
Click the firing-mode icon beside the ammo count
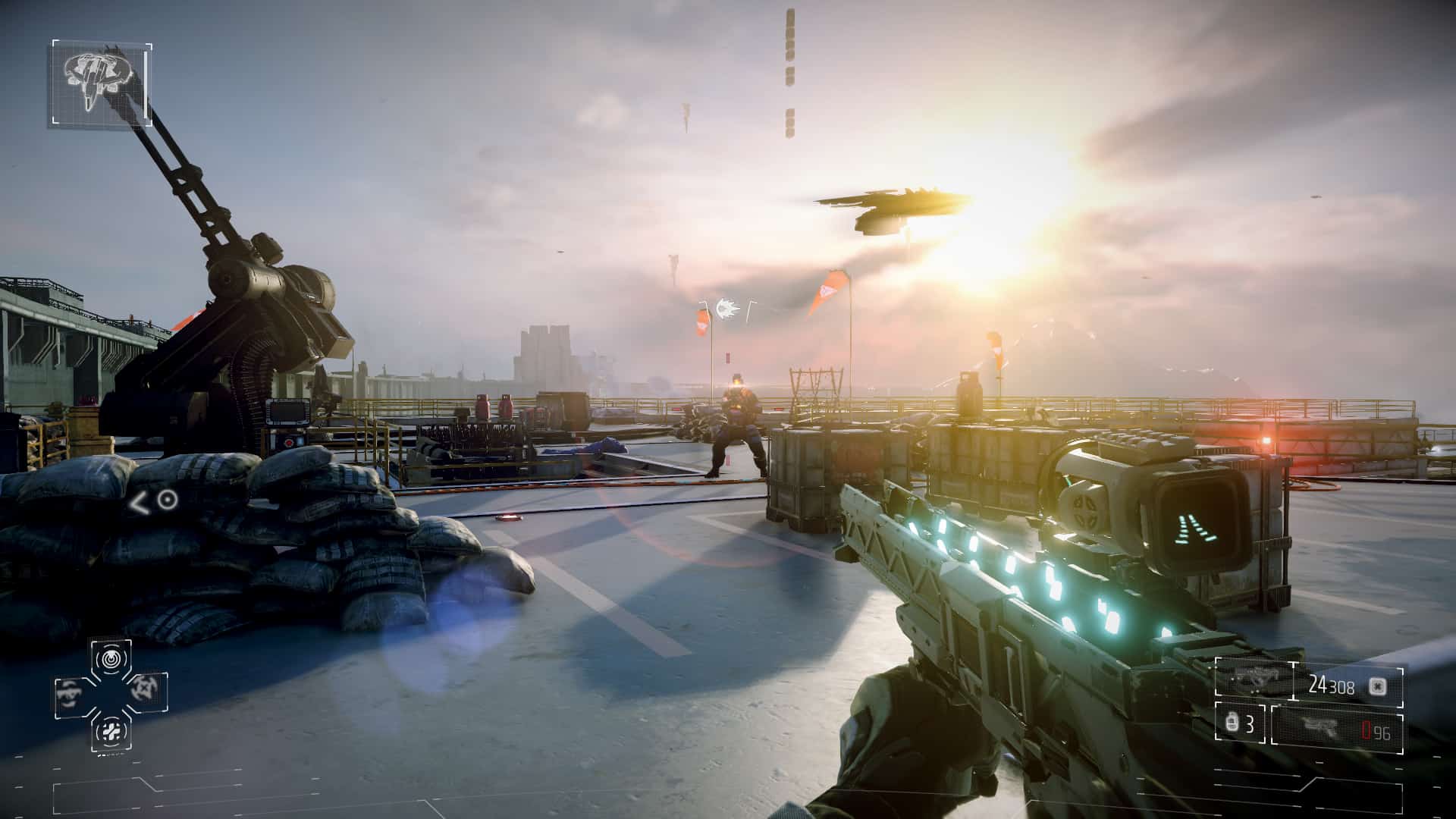[1378, 687]
